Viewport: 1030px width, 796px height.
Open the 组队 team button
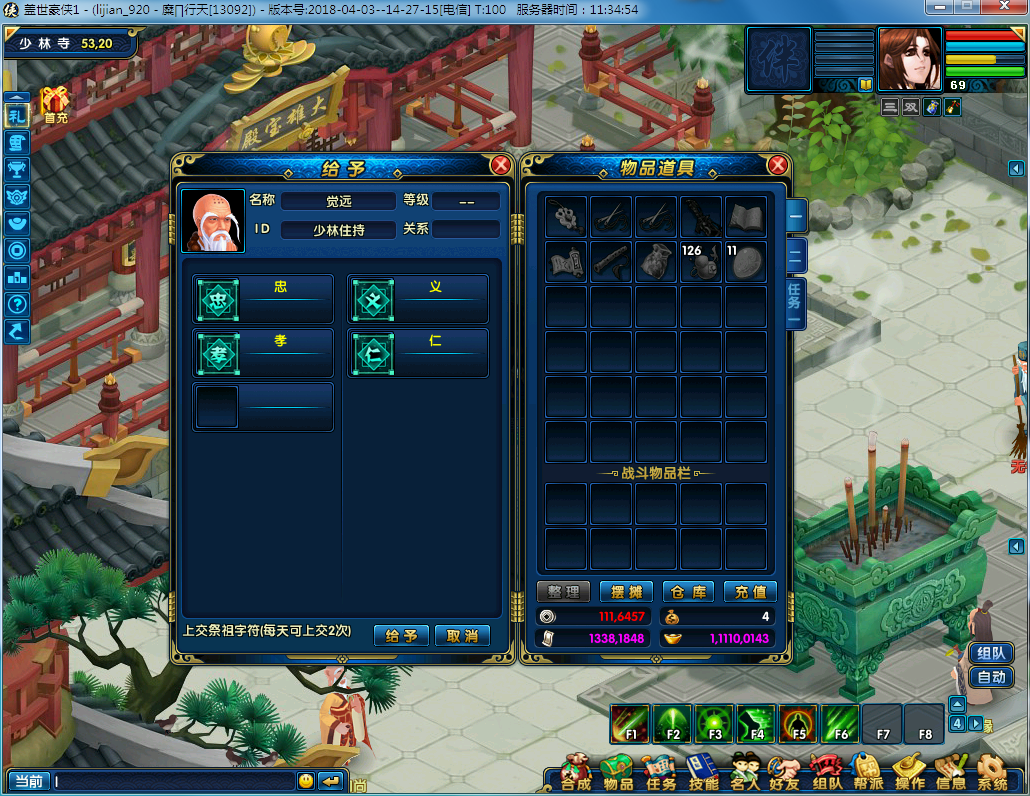991,653
